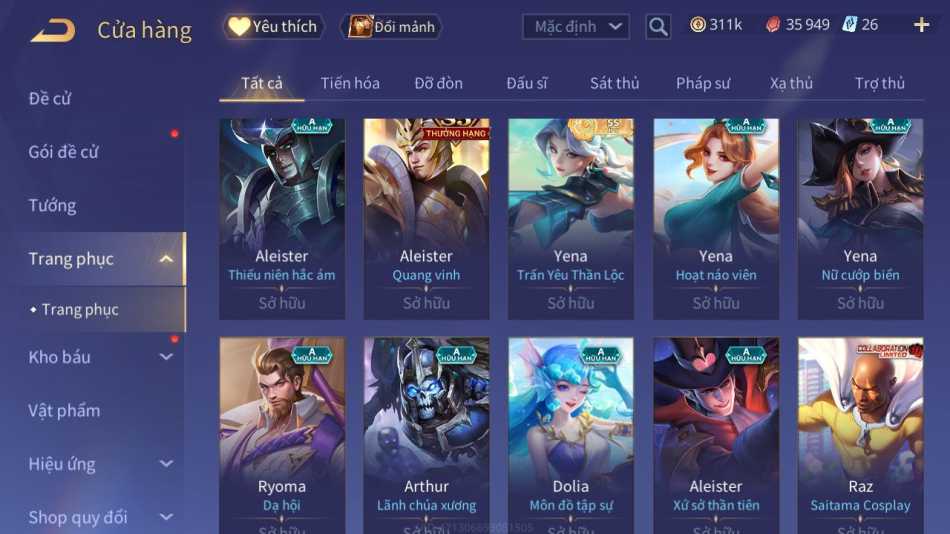Go to the Tướng heroes section
The width and height of the screenshot is (950, 534).
tap(52, 205)
